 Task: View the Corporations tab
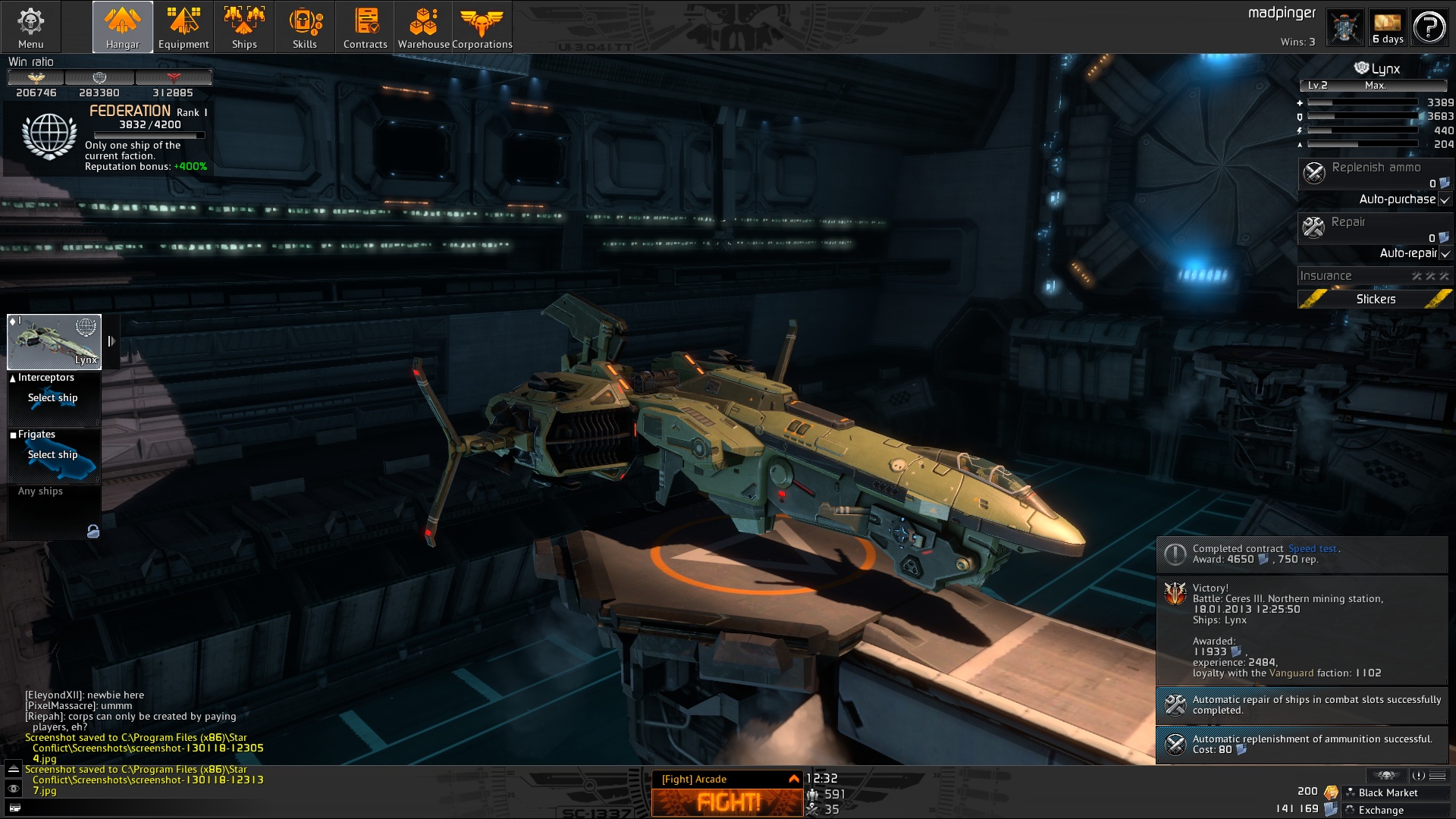tap(482, 27)
